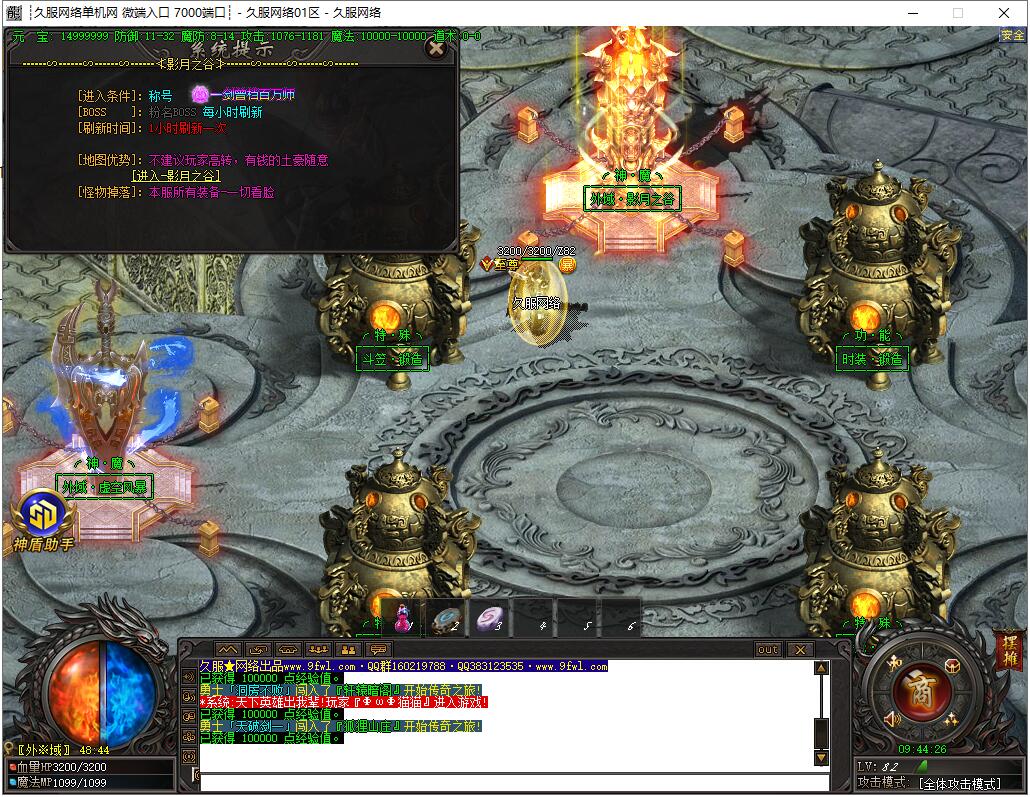1030x797 pixels.
Task: Close the game window
Action: point(1005,13)
